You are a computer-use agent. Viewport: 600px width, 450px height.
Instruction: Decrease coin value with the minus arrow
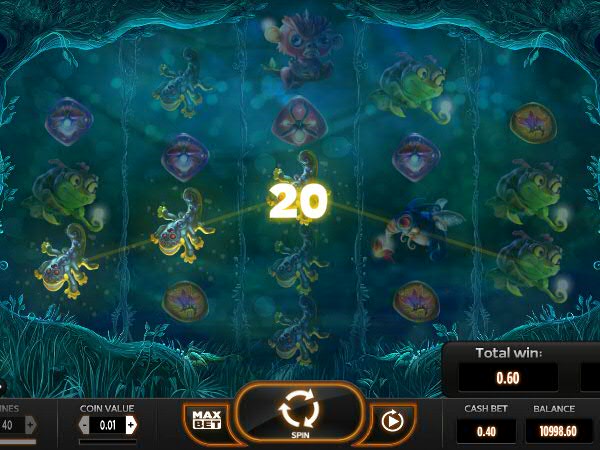click(x=84, y=425)
